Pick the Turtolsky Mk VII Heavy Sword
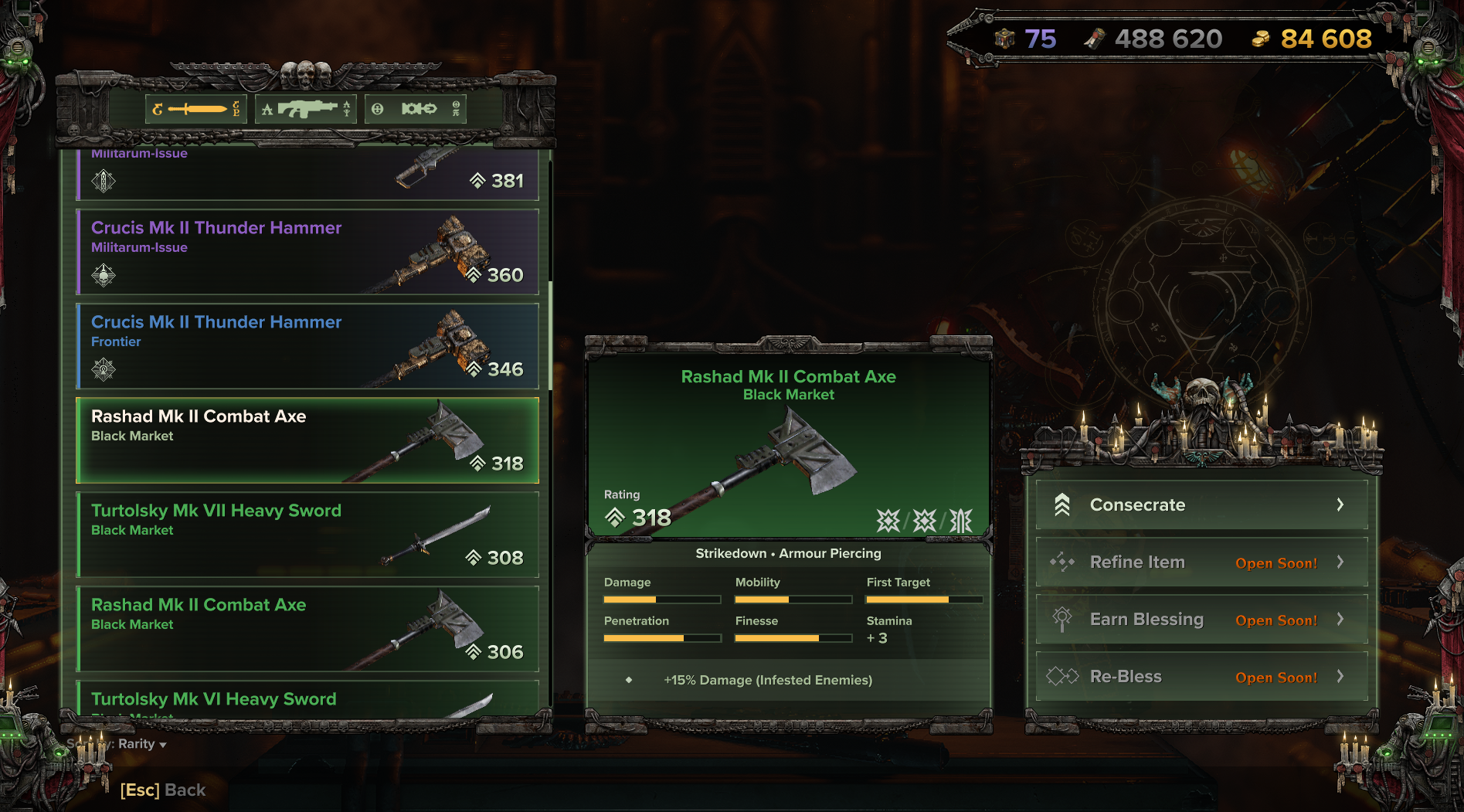 click(307, 535)
